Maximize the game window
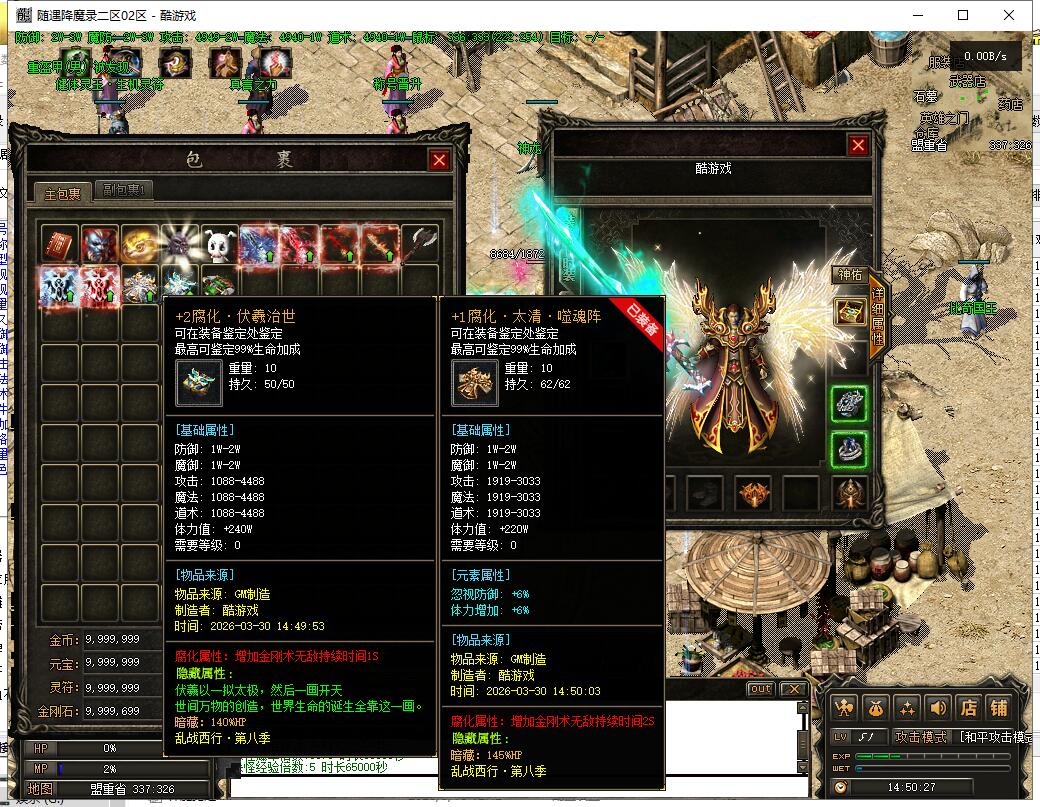The height and width of the screenshot is (807, 1040). coord(963,15)
